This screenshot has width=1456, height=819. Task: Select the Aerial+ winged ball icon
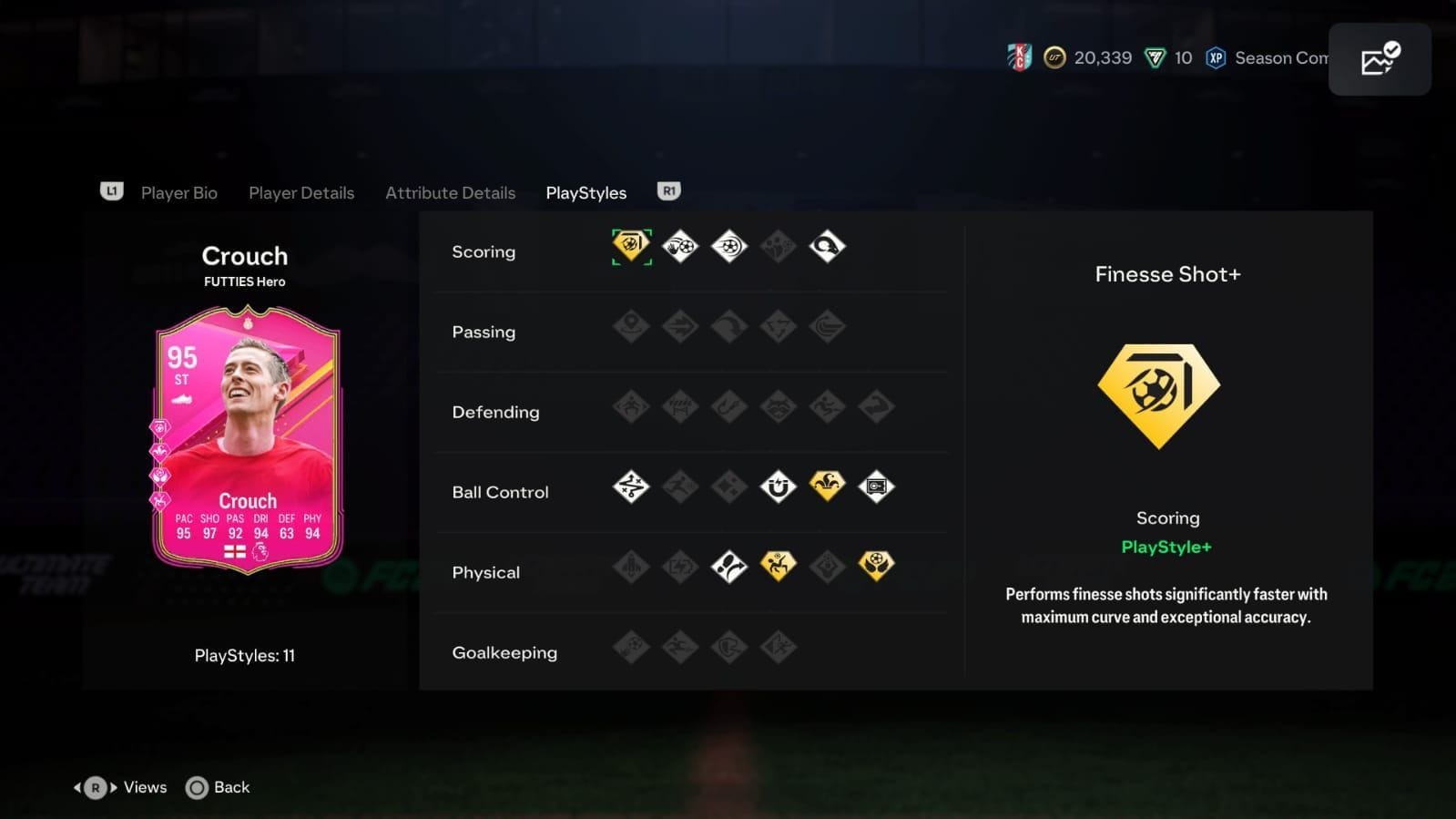pos(875,565)
